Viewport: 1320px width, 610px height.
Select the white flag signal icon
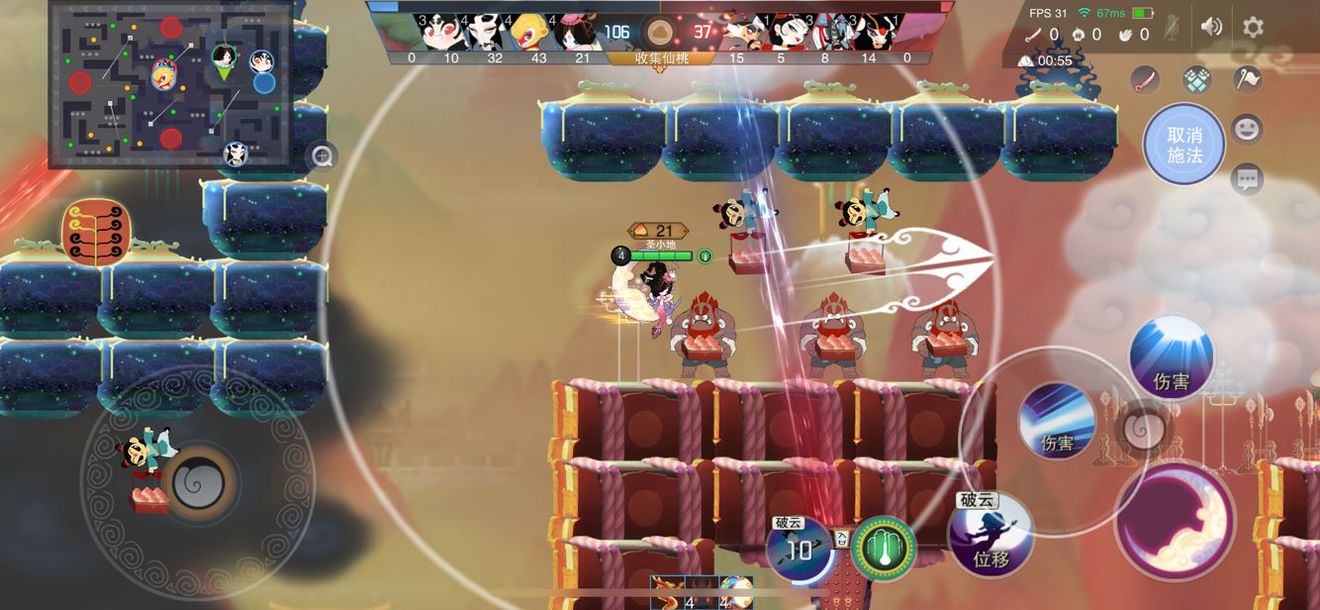(1247, 79)
